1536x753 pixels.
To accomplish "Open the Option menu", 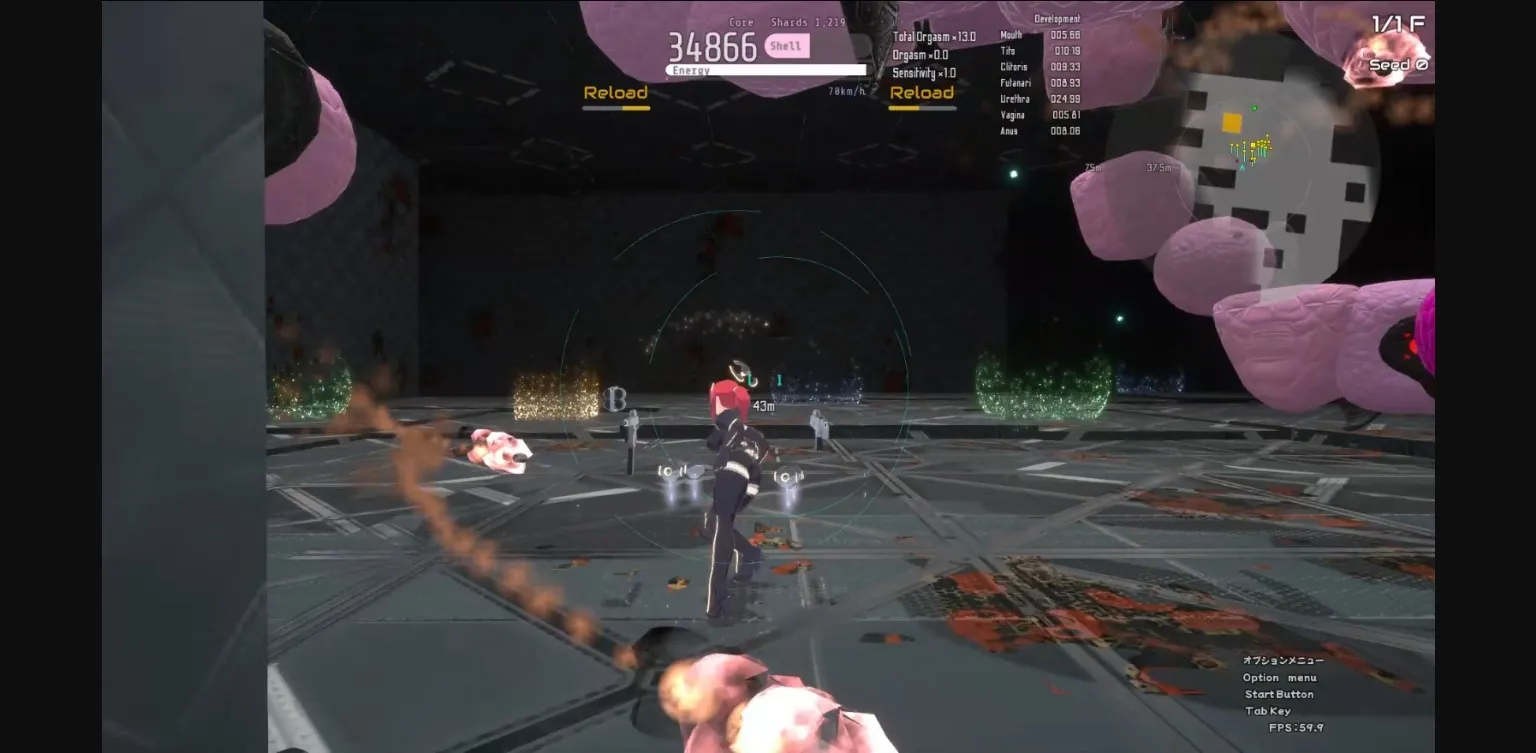I will (x=1278, y=677).
